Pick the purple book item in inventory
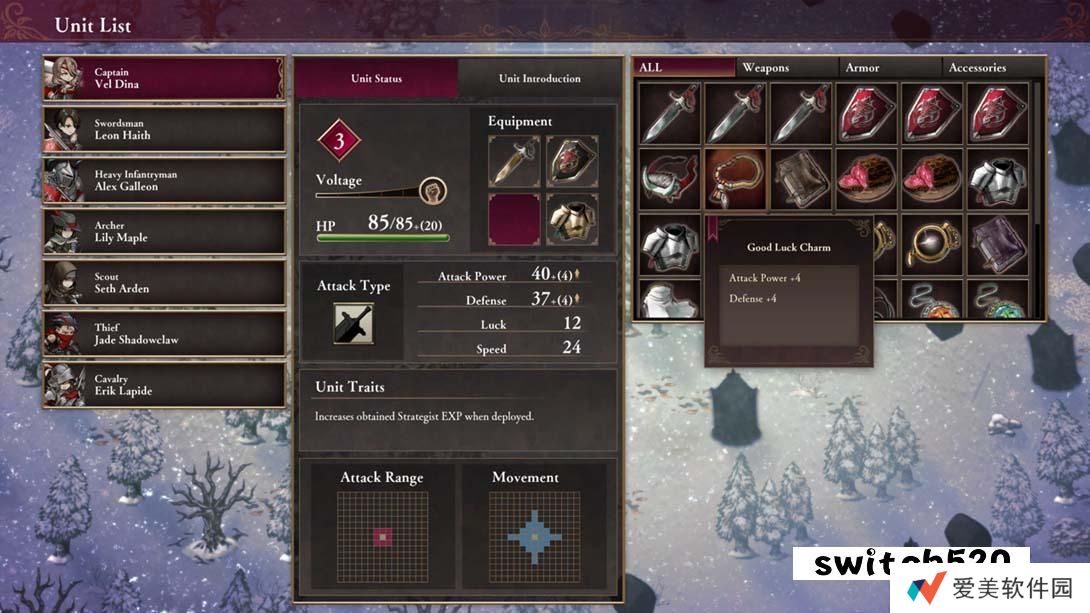 (997, 244)
